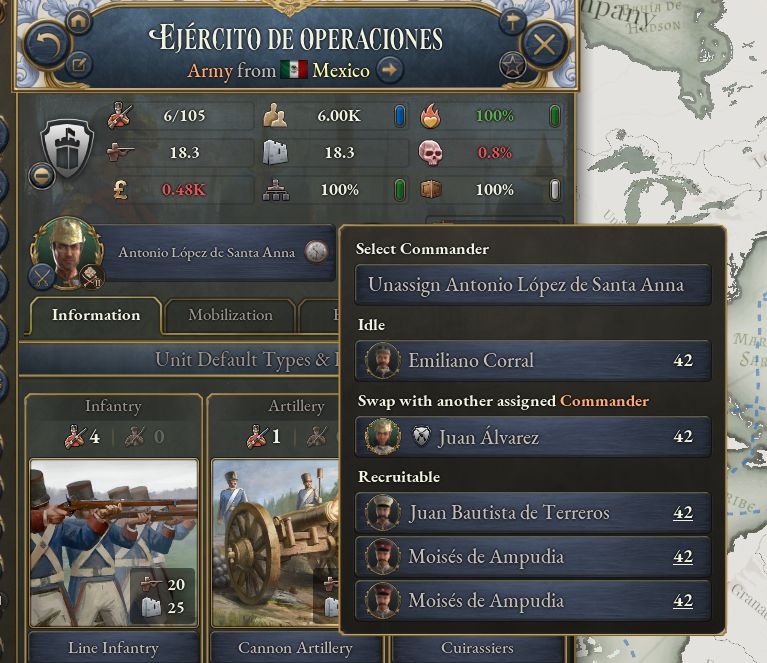Select idle commander Emiliano Corral
Screen dimensions: 767x663
coord(533,361)
